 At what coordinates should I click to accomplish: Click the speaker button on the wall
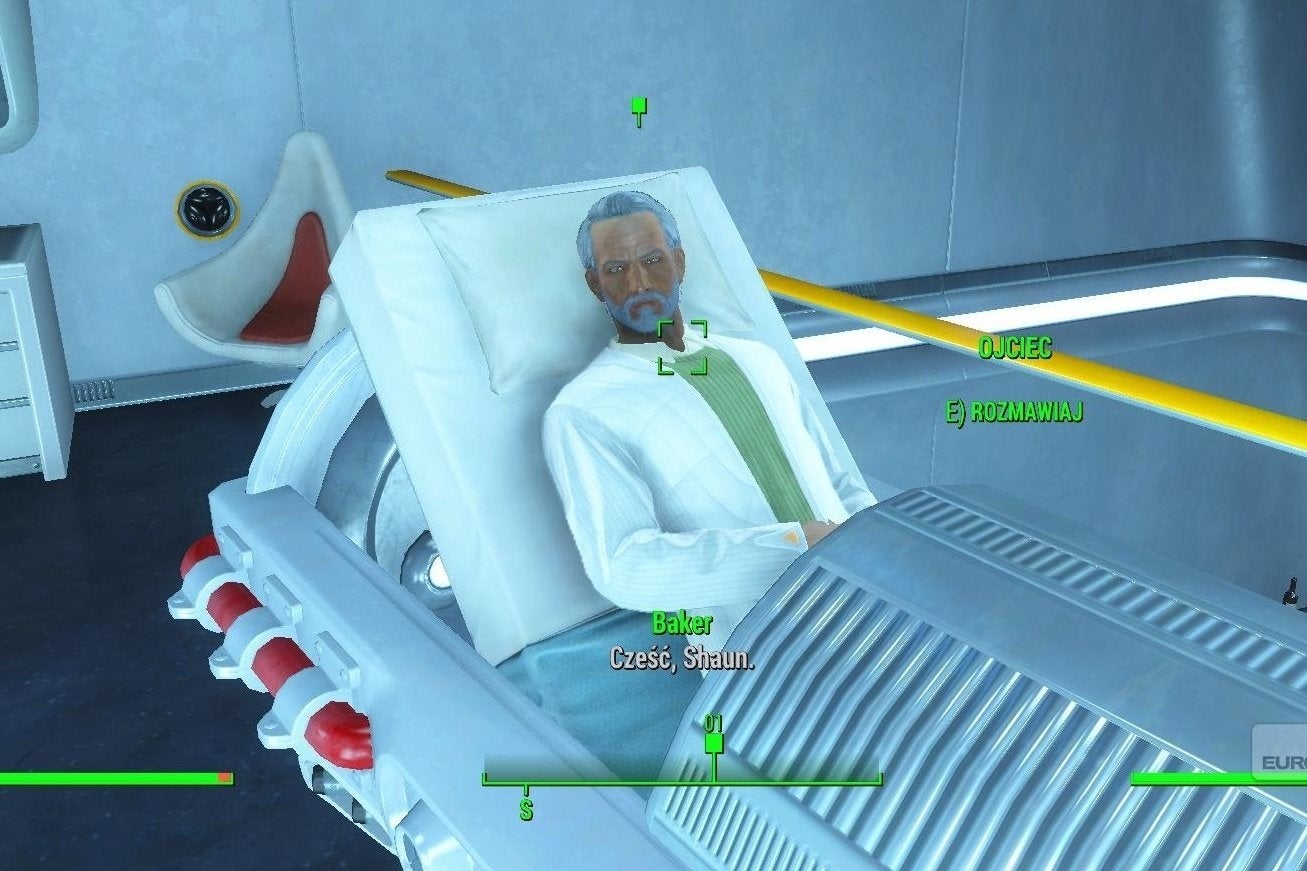pyautogui.click(x=207, y=209)
